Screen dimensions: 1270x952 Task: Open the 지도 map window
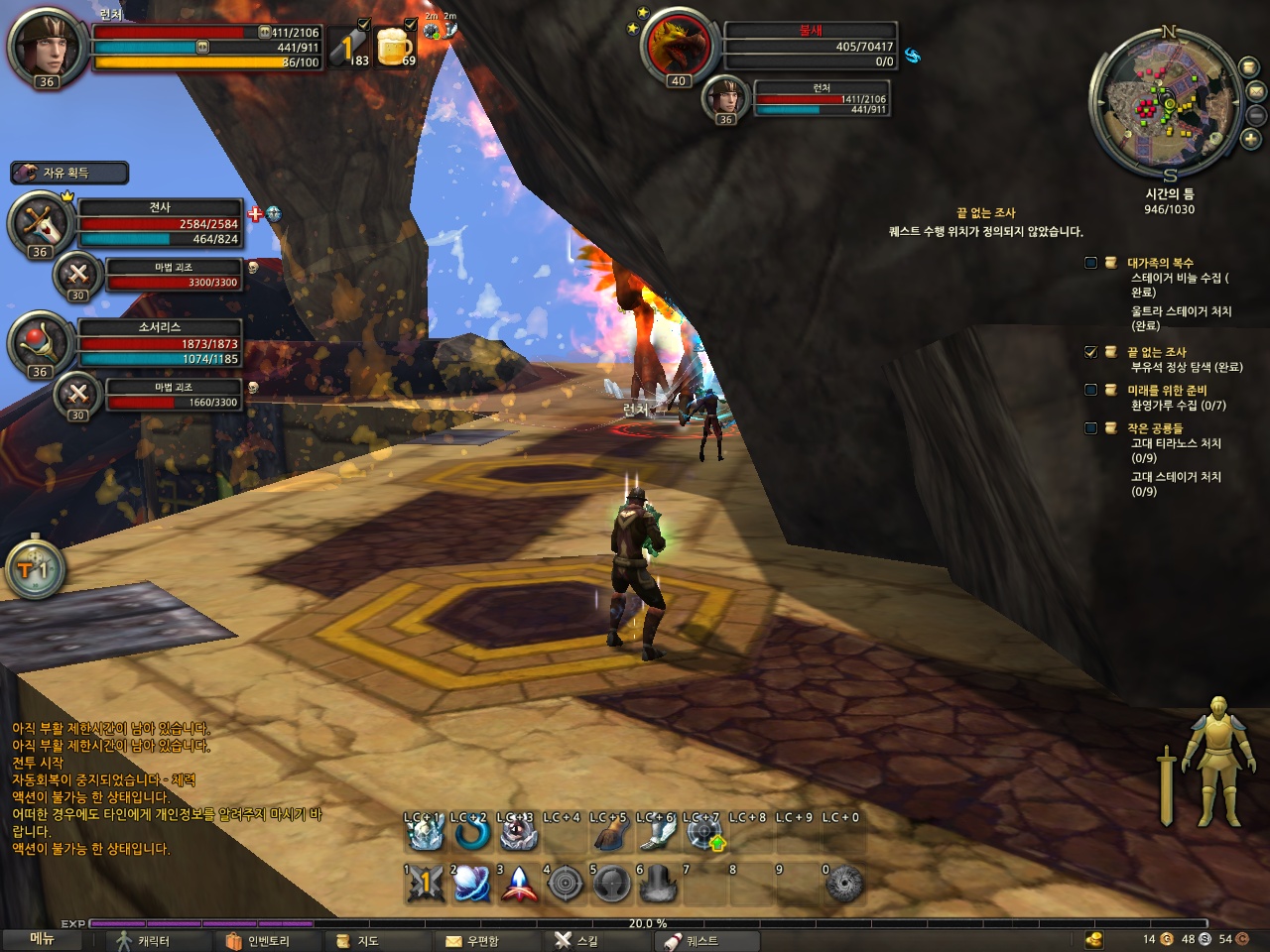358,940
